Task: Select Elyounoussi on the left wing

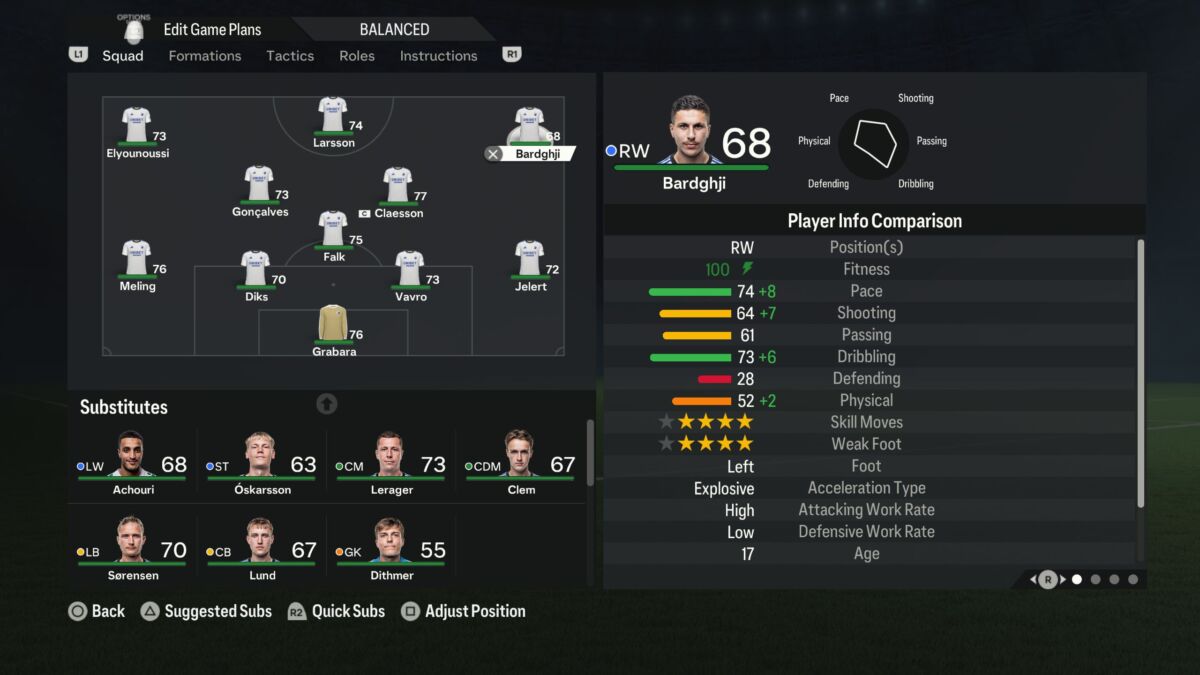Action: 136,127
